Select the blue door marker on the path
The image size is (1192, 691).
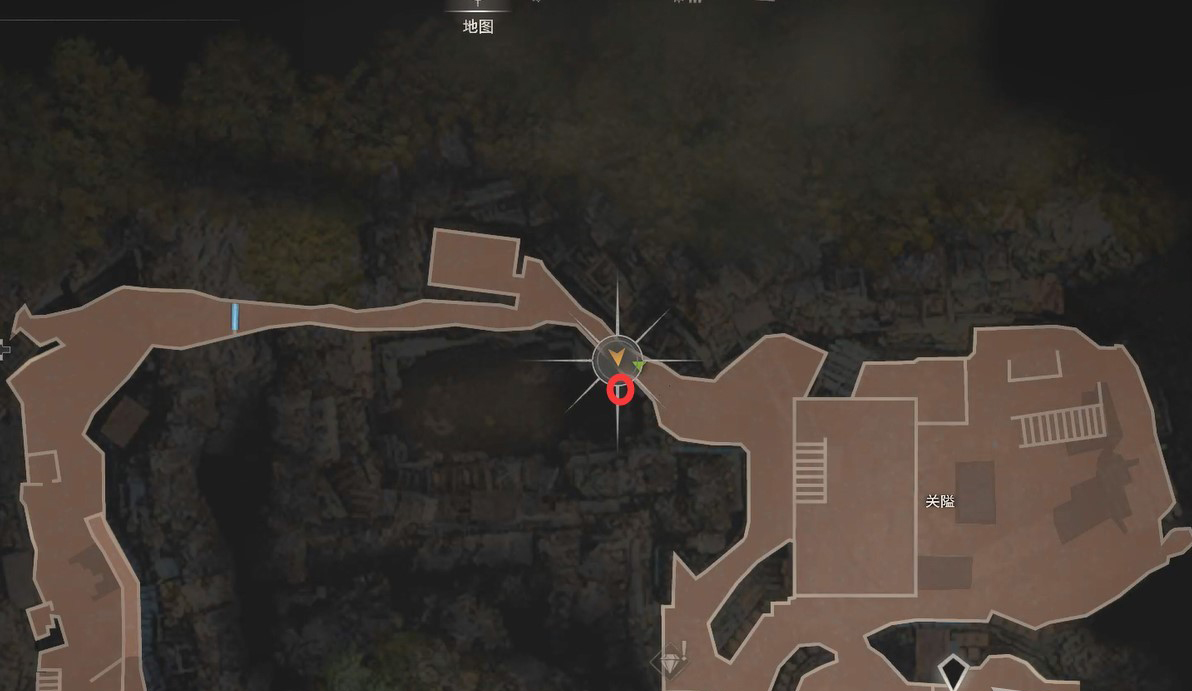pos(235,317)
